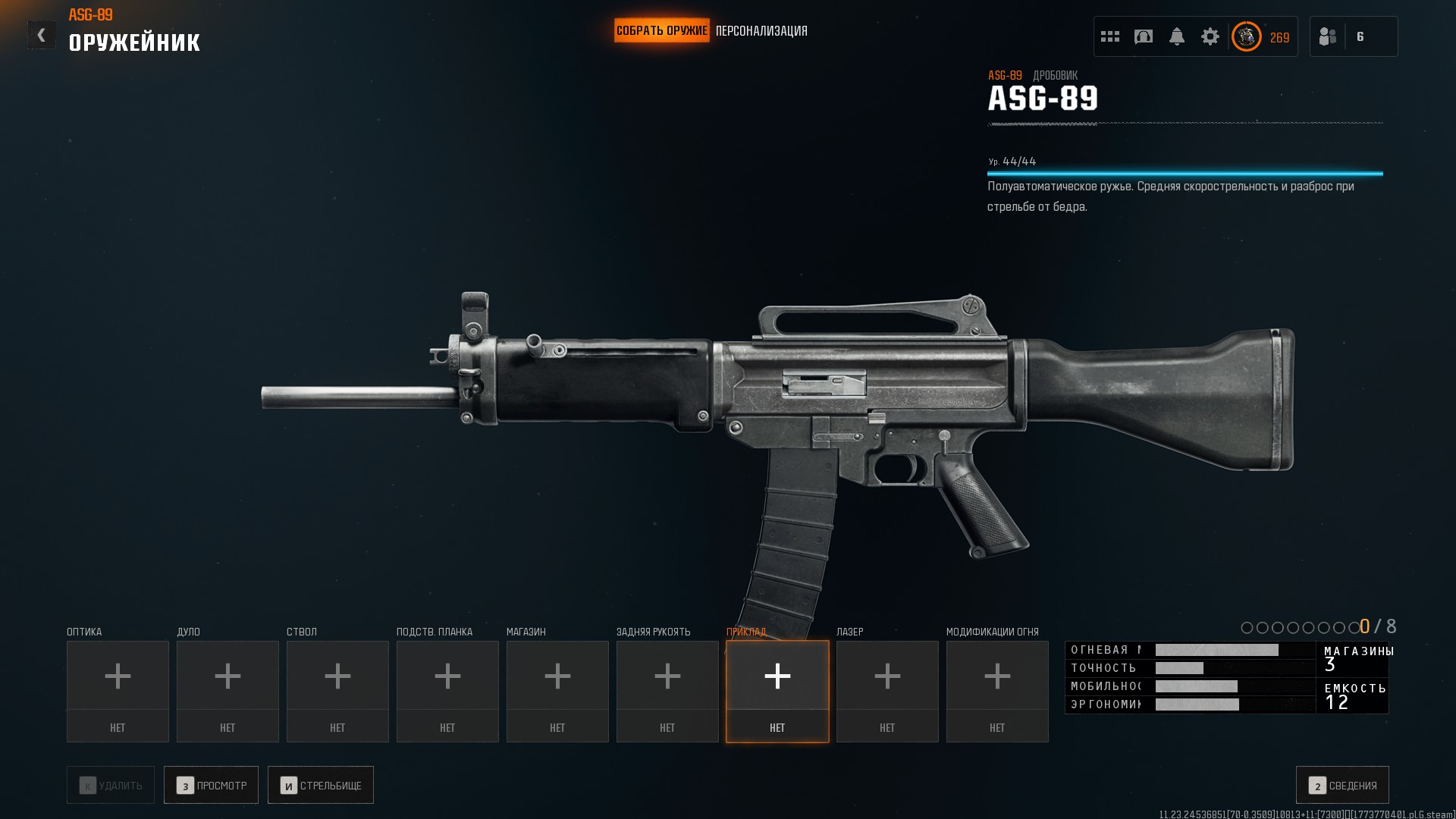This screenshot has width=1456, height=819.
Task: Choose the Дуло attachment slot
Action: (x=227, y=691)
